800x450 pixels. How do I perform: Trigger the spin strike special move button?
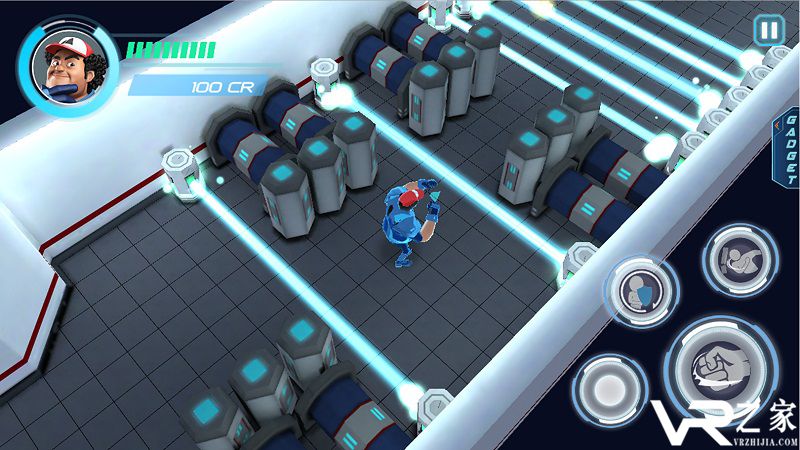pos(740,259)
